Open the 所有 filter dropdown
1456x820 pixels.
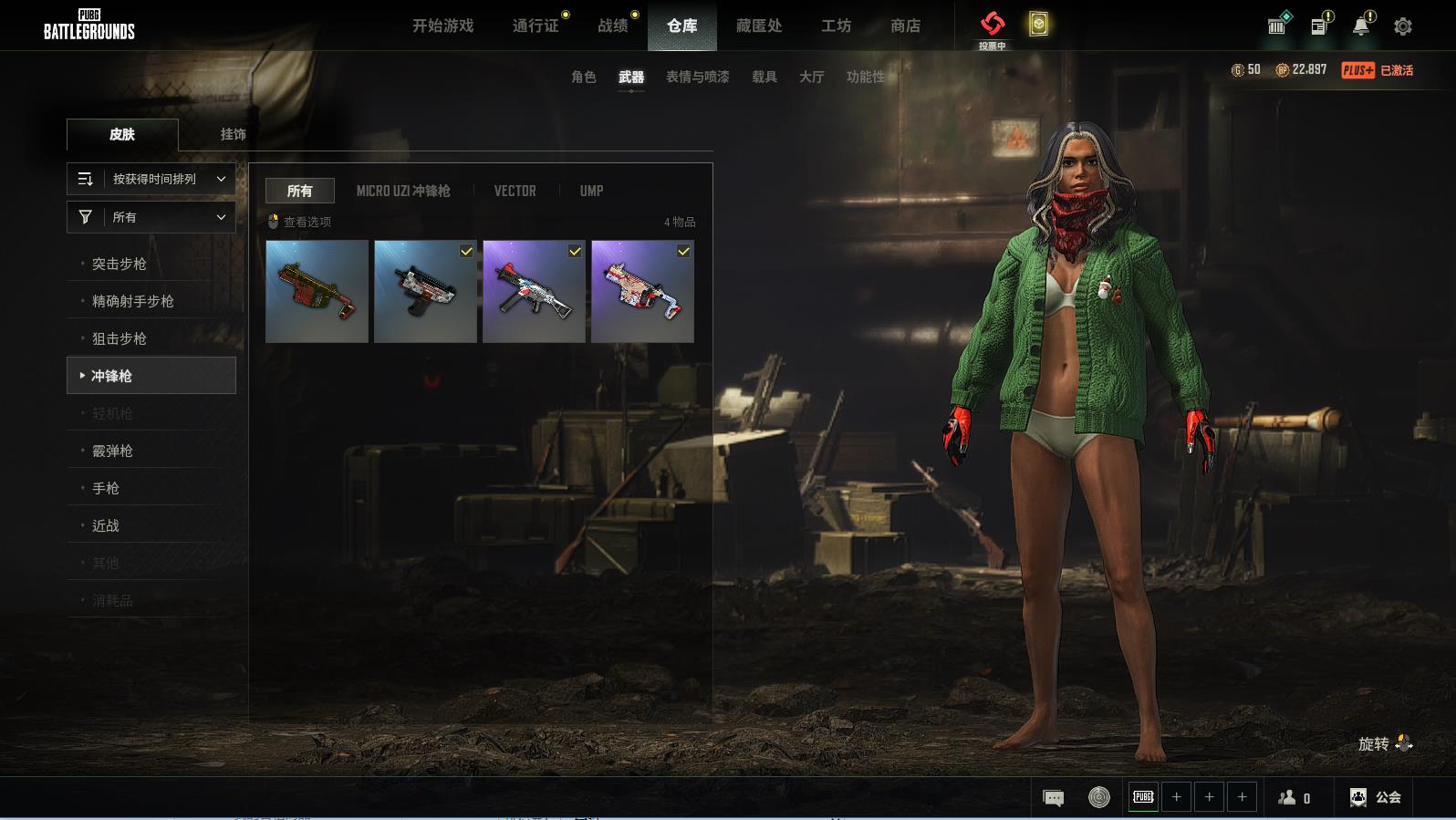pyautogui.click(x=151, y=217)
